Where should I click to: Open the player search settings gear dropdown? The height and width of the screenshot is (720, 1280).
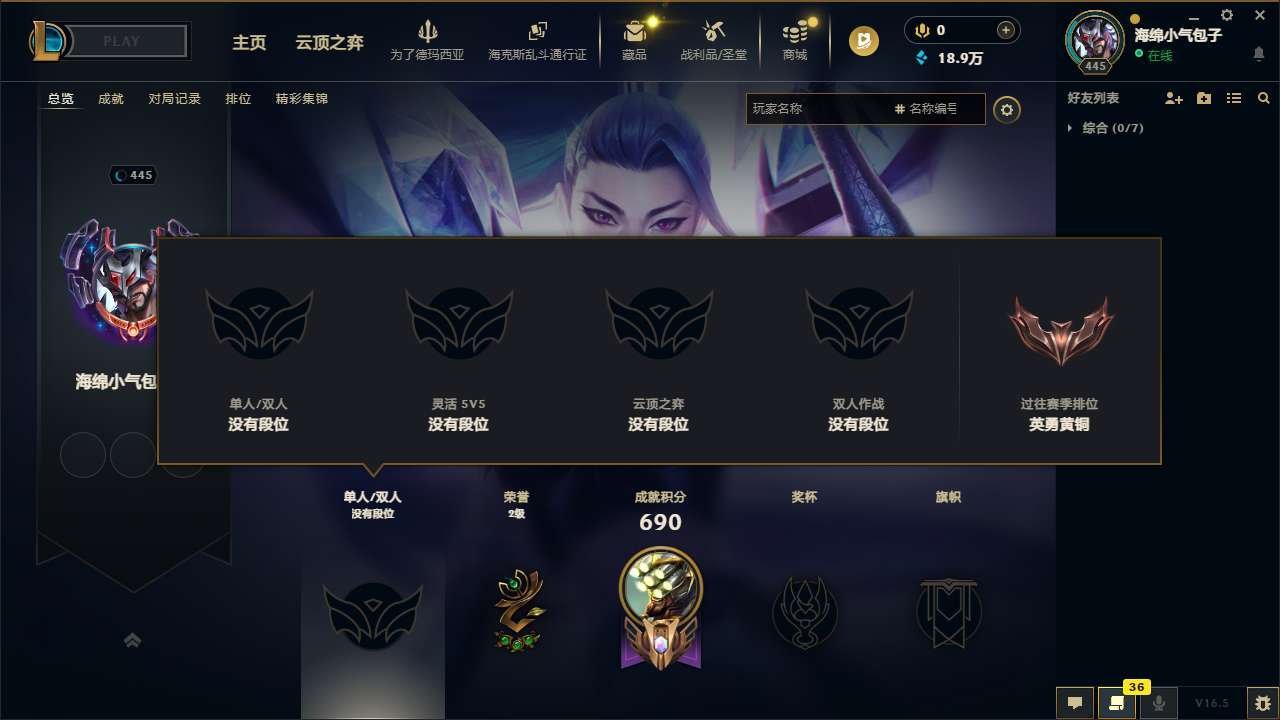(x=1007, y=109)
